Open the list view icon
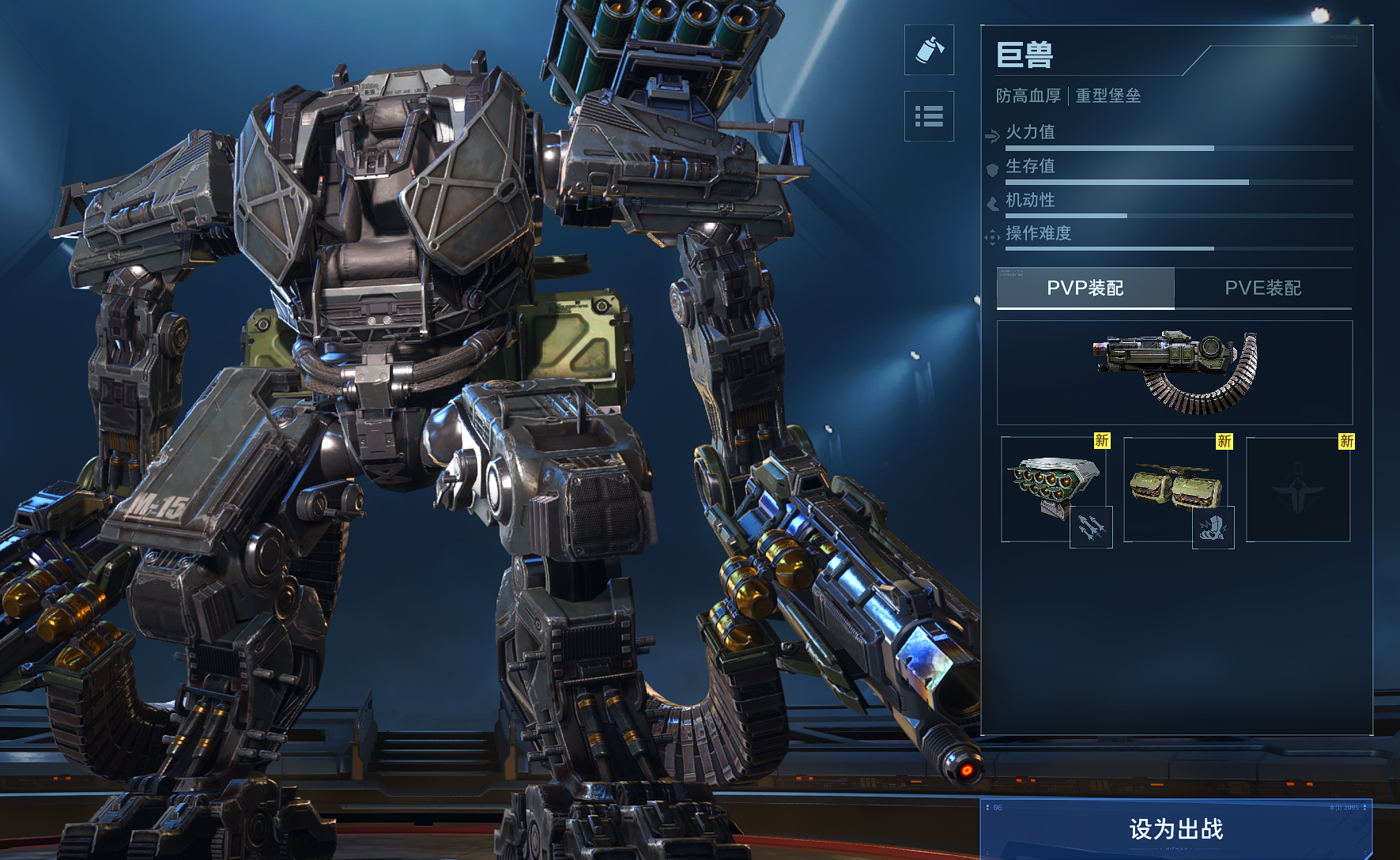1400x860 pixels. pyautogui.click(x=929, y=116)
